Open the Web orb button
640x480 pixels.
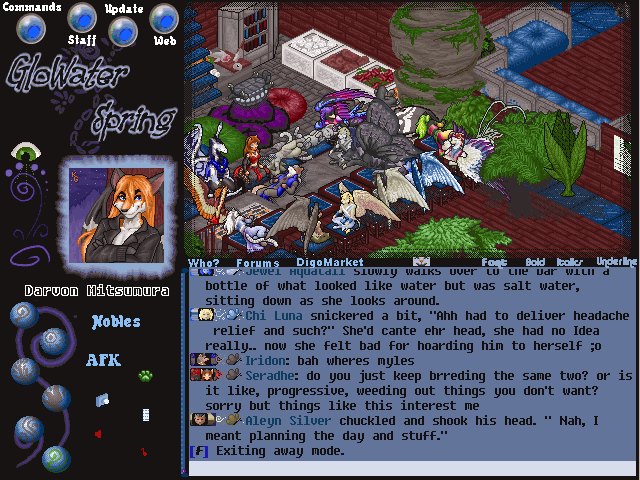(x=164, y=19)
